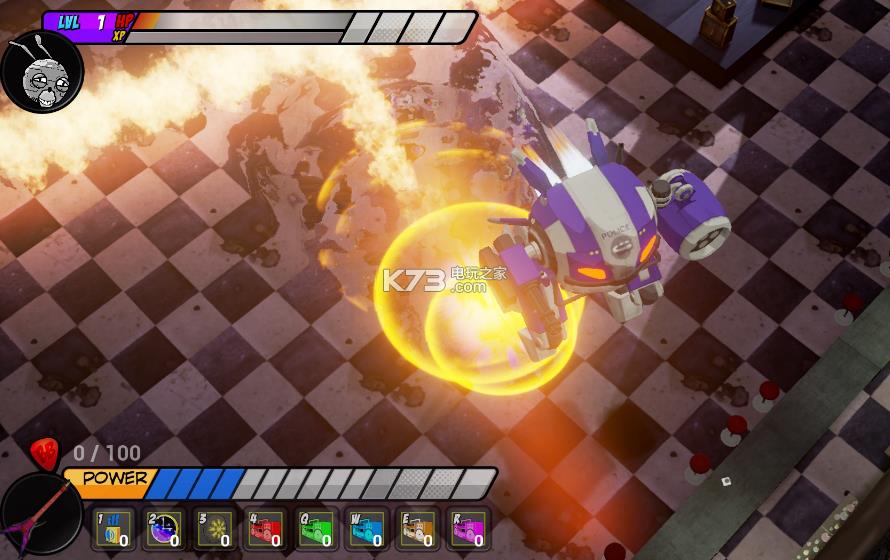Activate the red boombox in slot 4
The image size is (890, 560).
click(265, 529)
